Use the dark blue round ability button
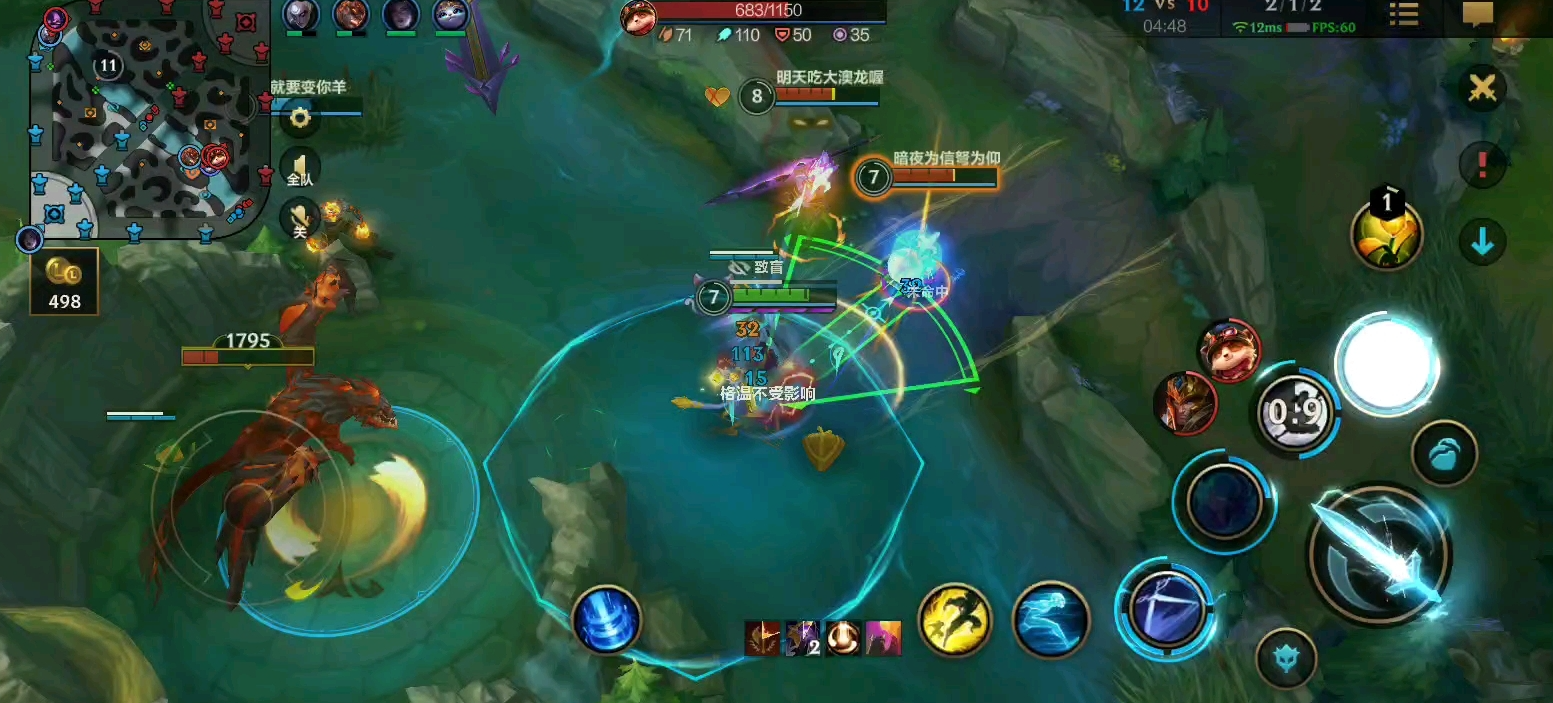The height and width of the screenshot is (703, 1553). click(x=1224, y=501)
